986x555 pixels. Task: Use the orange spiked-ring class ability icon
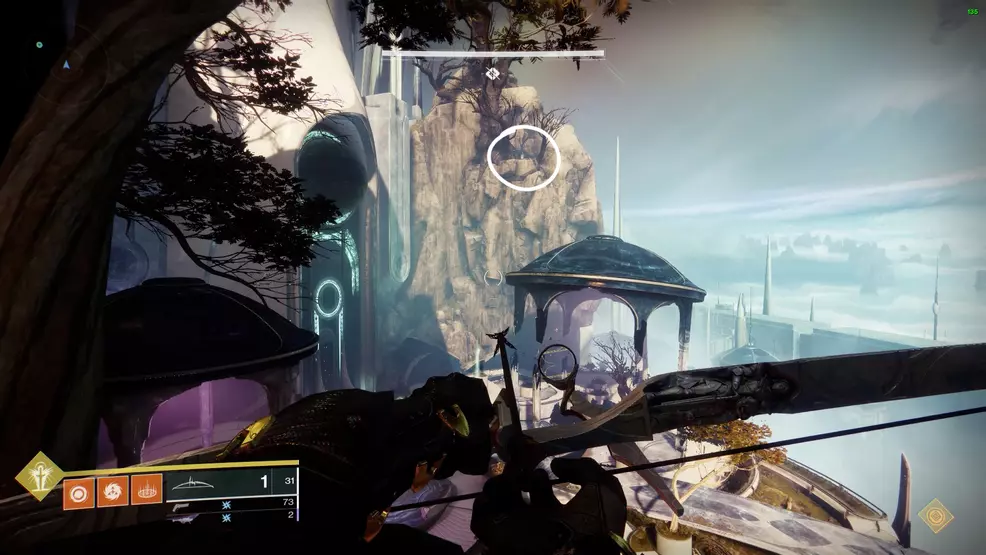pyautogui.click(x=146, y=491)
